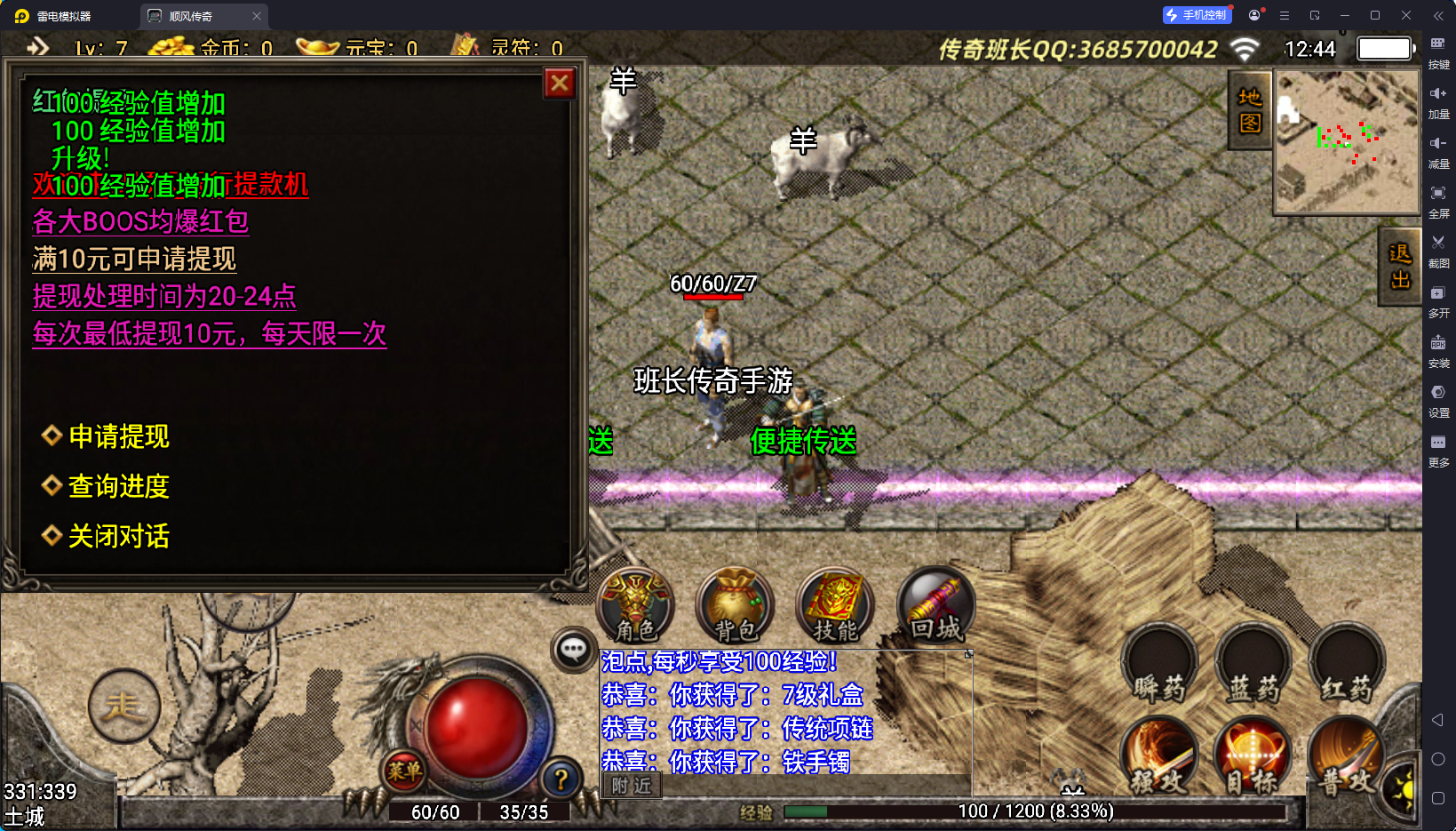Use the 回城 return-to-town scroll
The height and width of the screenshot is (831, 1456).
(x=935, y=606)
